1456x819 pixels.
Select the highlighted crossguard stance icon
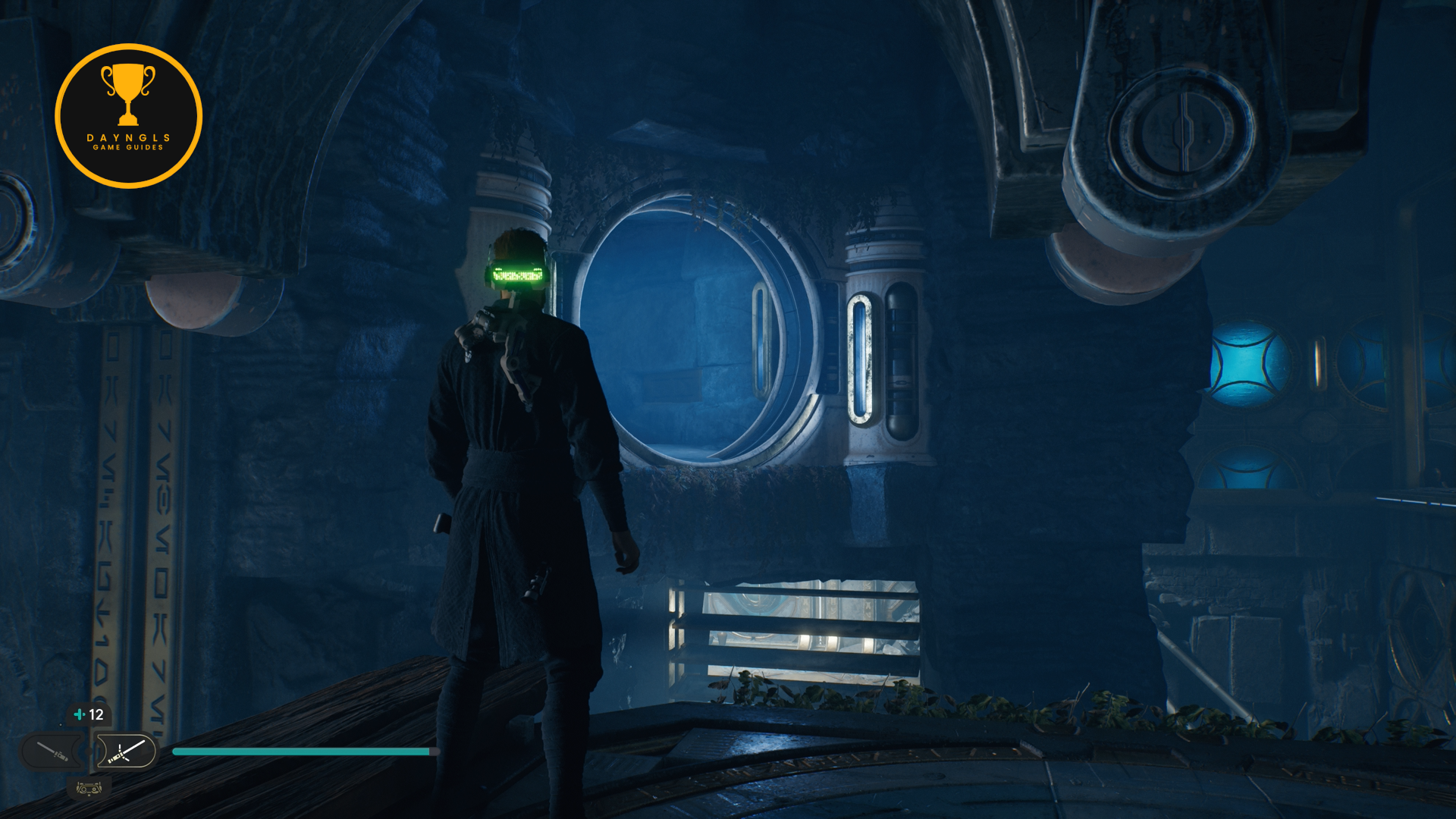(x=126, y=752)
